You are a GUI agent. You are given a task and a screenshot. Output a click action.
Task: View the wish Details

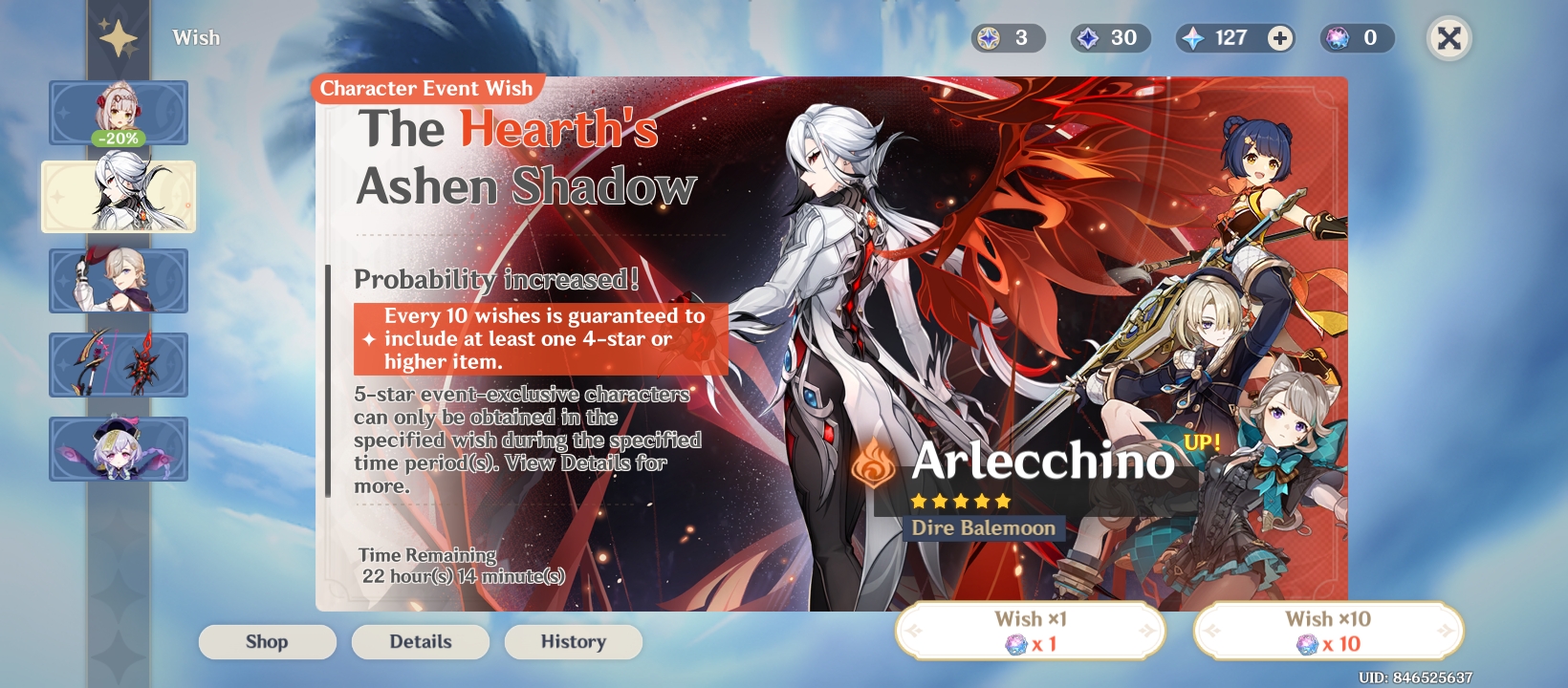pos(420,641)
